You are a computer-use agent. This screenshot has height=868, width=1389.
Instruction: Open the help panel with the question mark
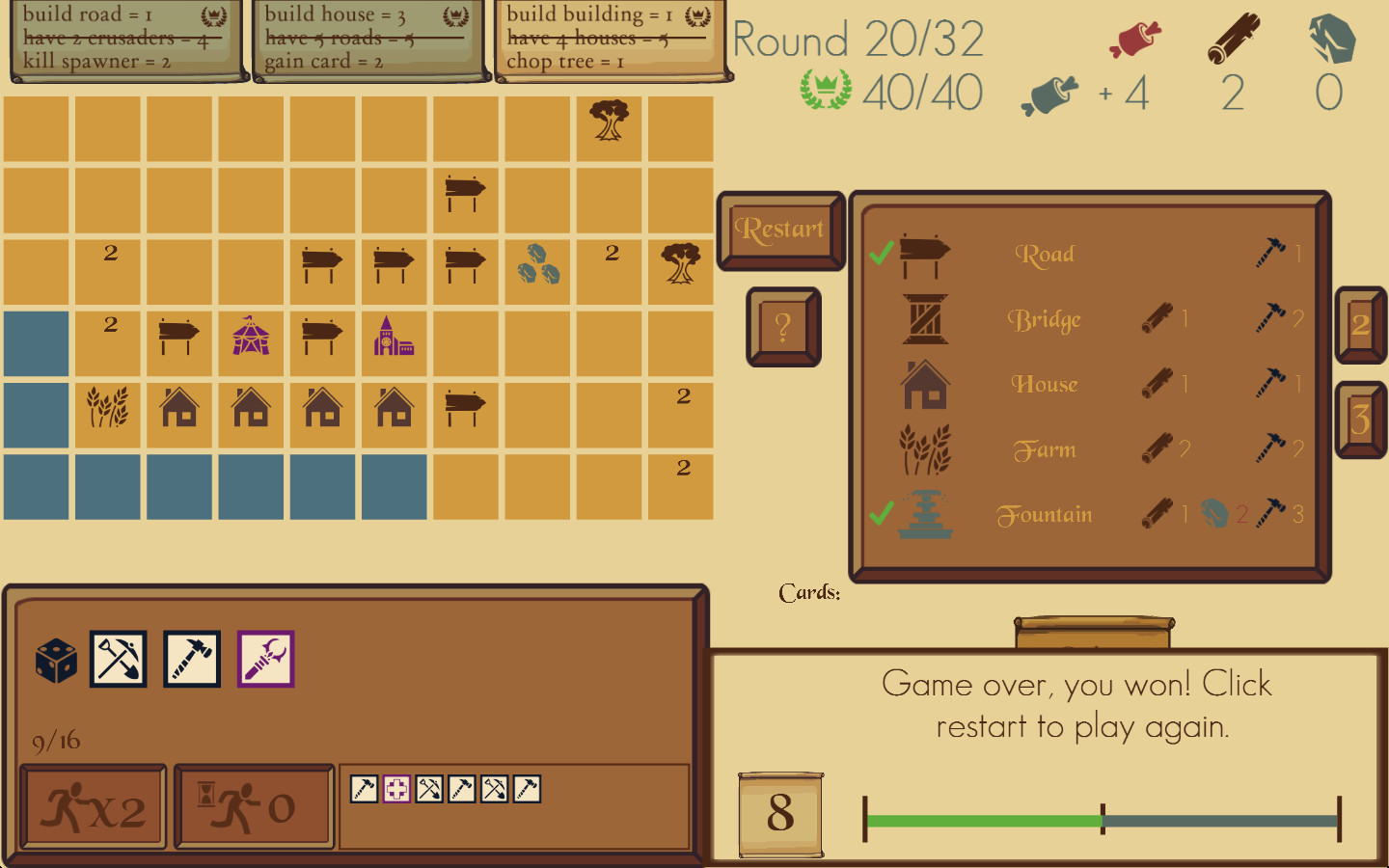(781, 328)
